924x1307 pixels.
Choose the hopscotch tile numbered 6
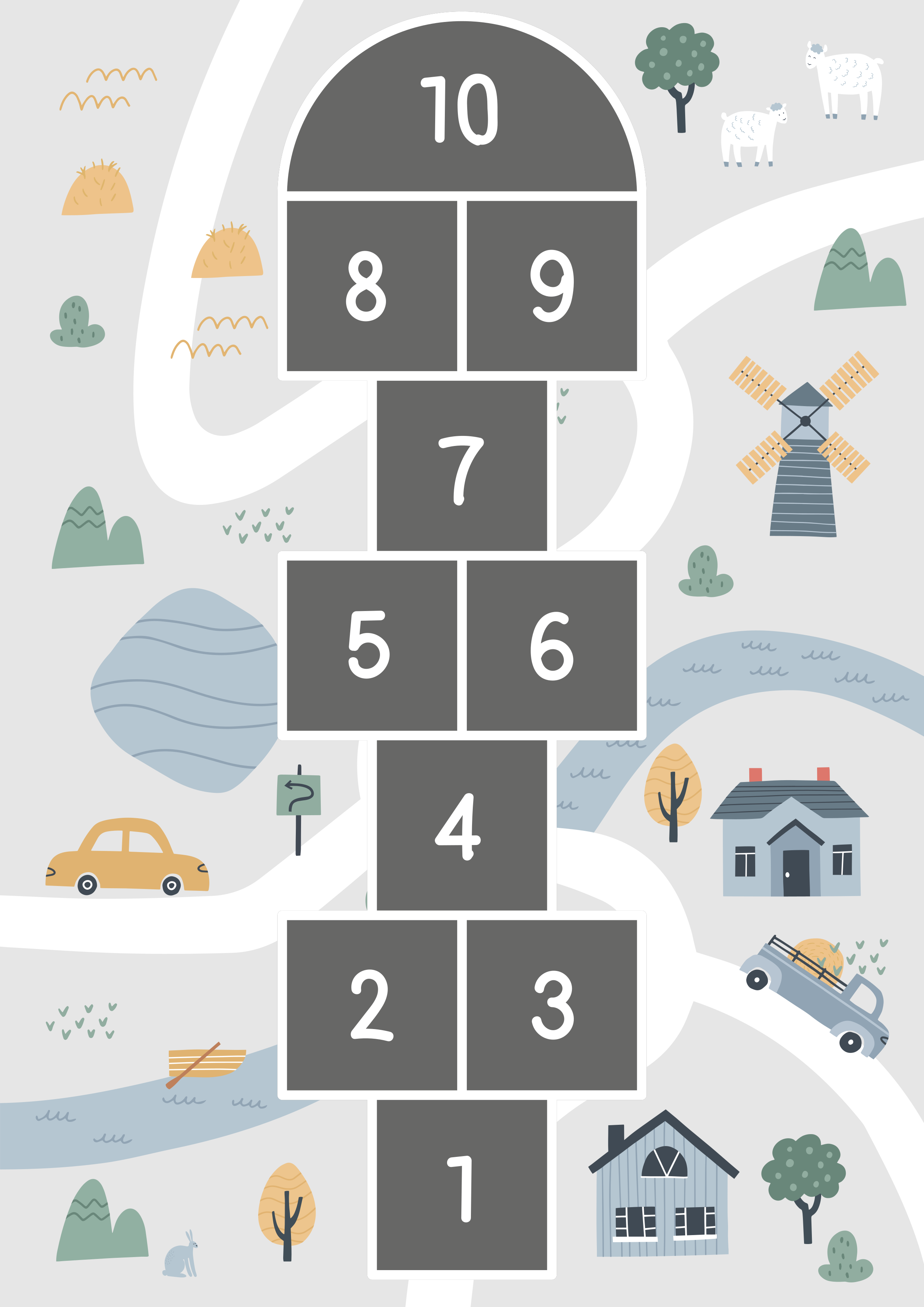(552, 645)
